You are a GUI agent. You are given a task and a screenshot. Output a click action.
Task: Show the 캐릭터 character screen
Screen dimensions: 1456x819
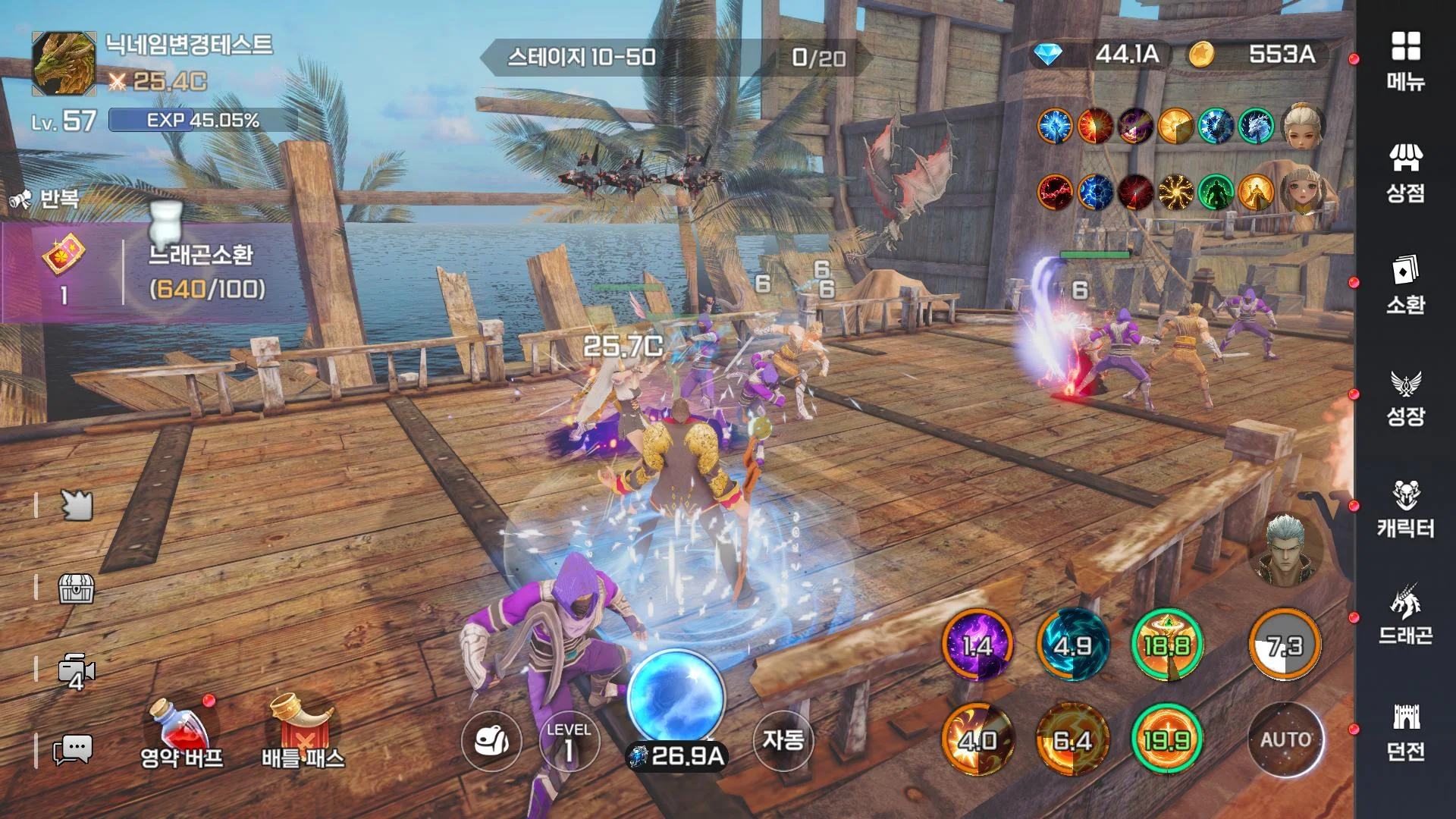1405,508
